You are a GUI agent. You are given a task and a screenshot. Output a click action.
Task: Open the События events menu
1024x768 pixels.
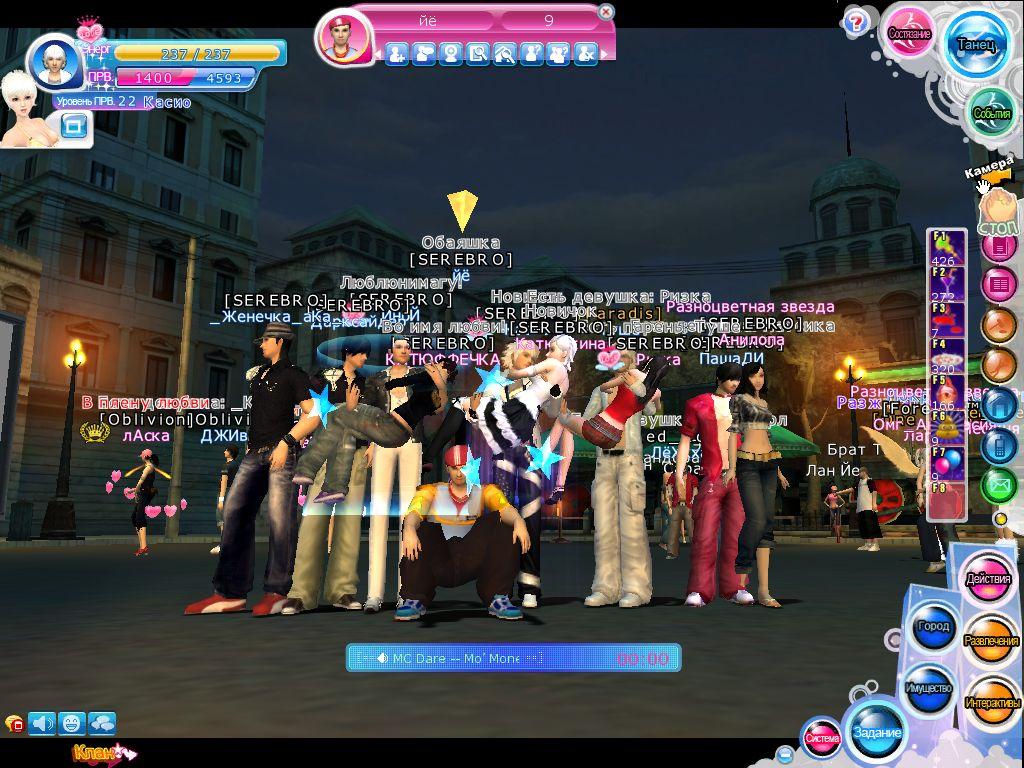point(992,113)
